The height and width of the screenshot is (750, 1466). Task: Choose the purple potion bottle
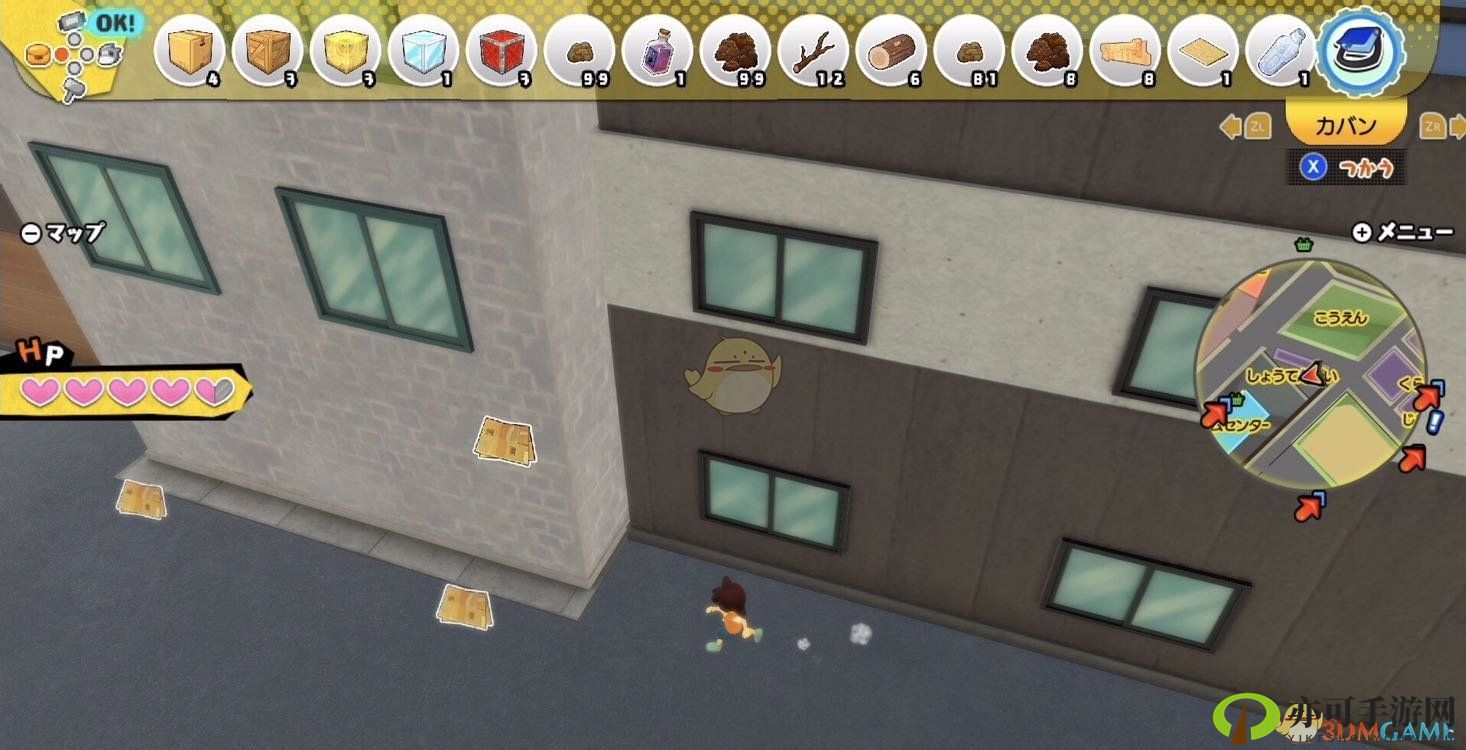[x=657, y=50]
